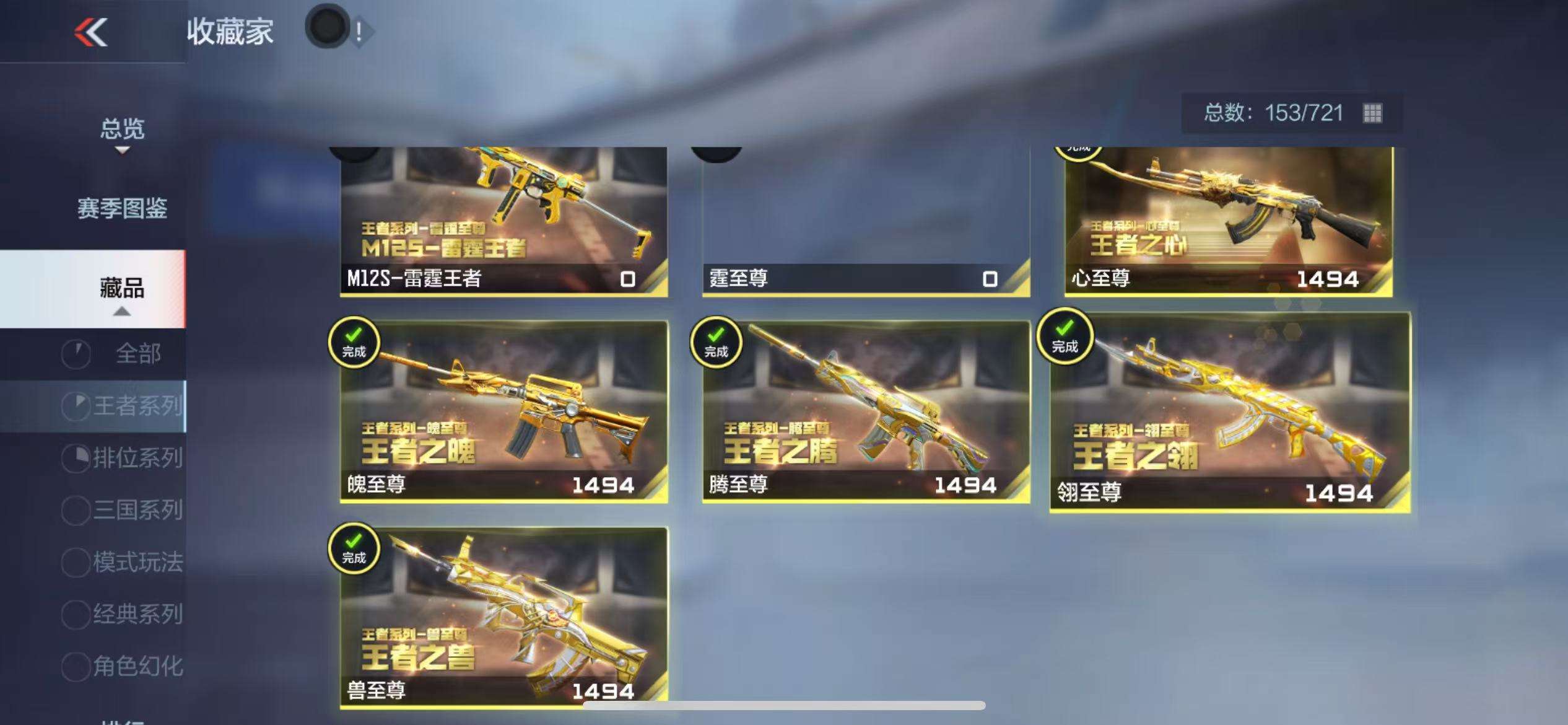Click the exclamation info icon beside 收藏家
Image resolution: width=1568 pixels, height=725 pixels.
[359, 31]
